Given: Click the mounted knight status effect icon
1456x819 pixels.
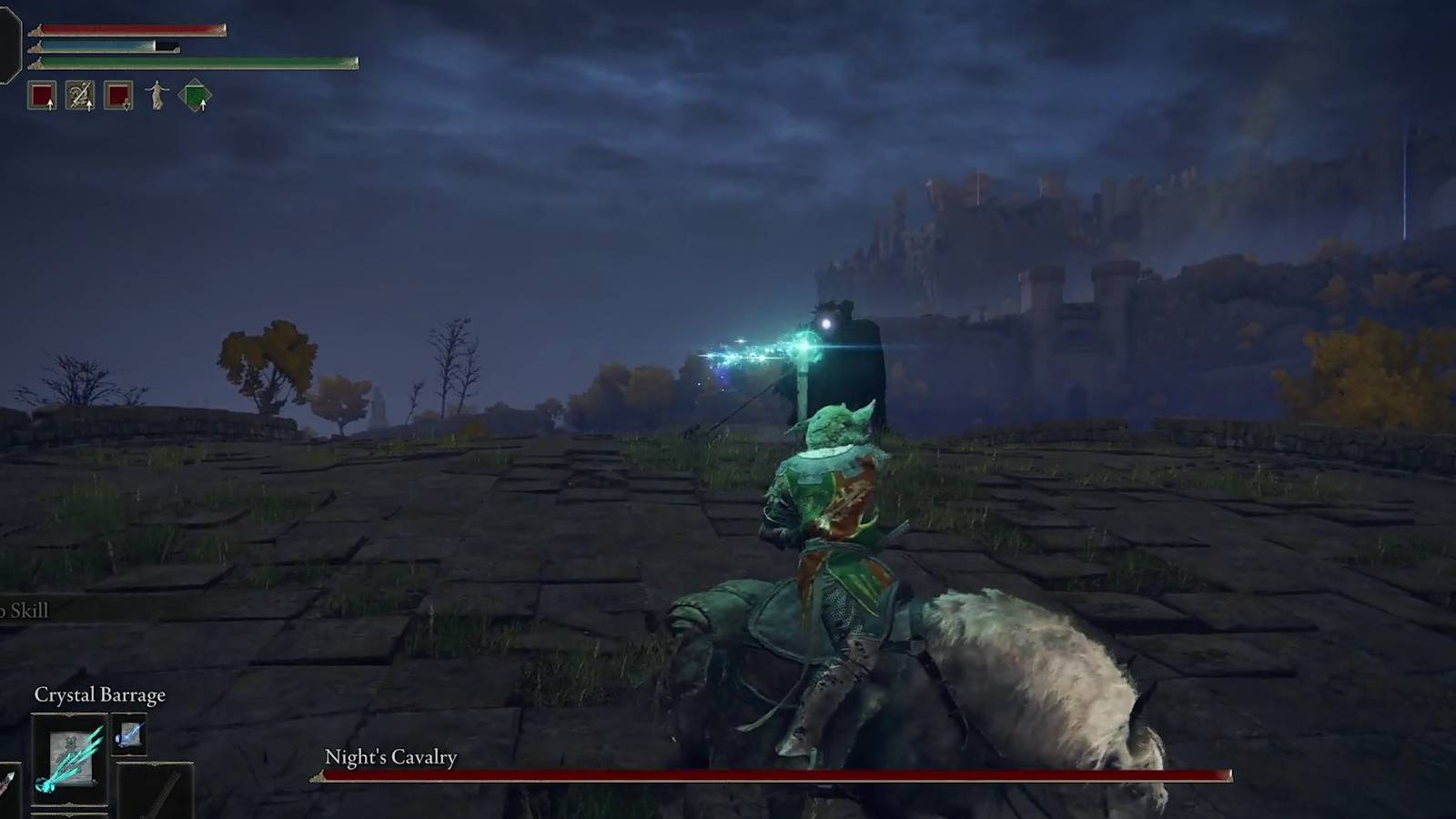Looking at the screenshot, I should (x=80, y=94).
